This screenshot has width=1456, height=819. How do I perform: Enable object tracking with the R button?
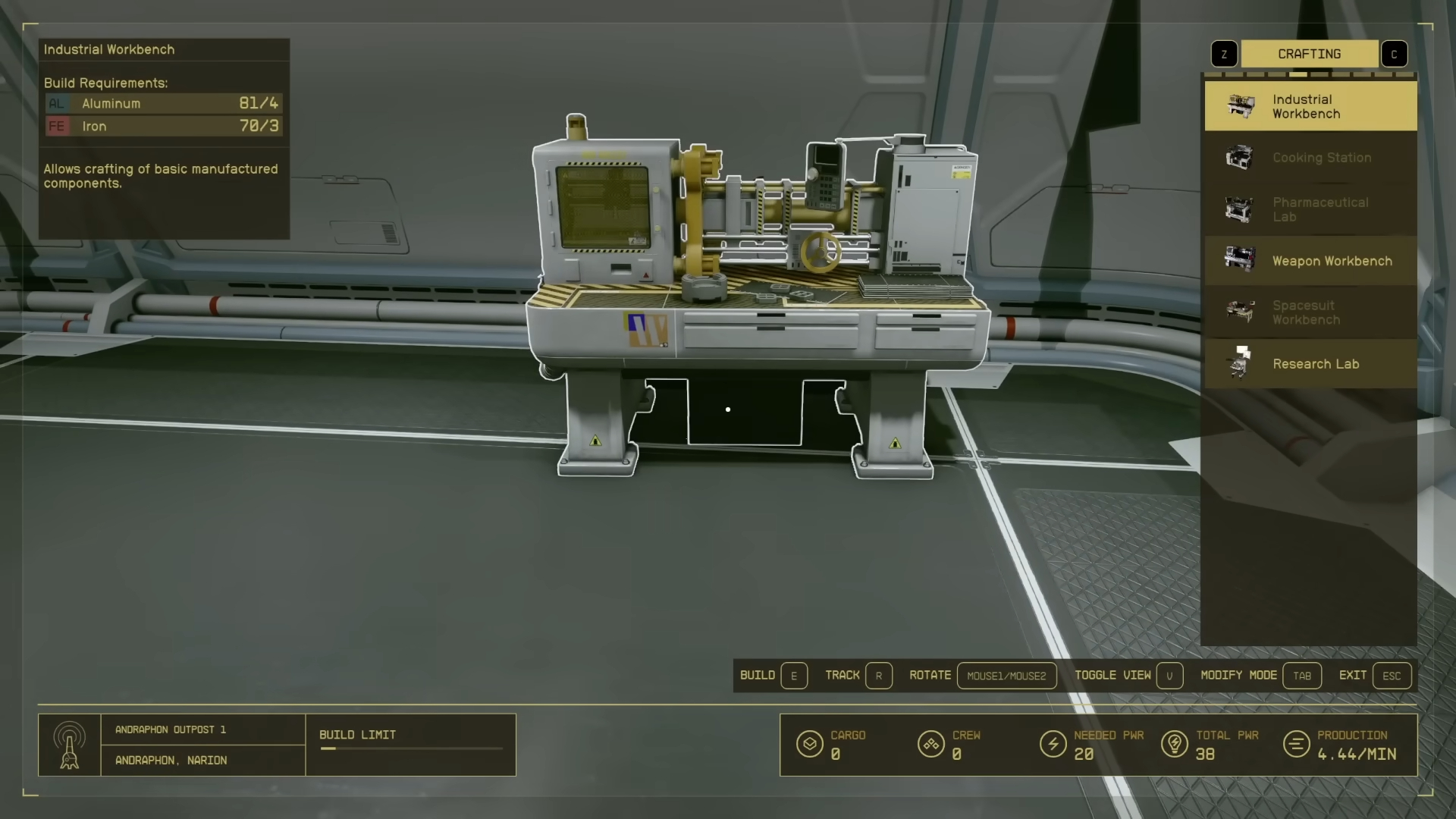[880, 676]
